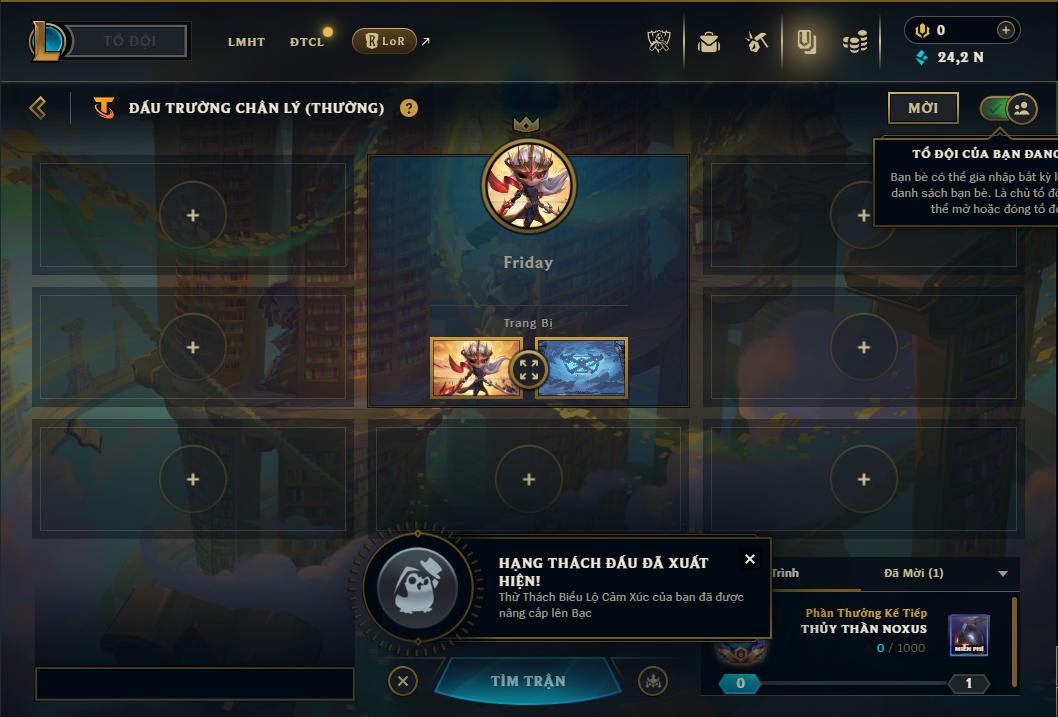
Task: Add RP with the plus button
Action: click(1005, 30)
